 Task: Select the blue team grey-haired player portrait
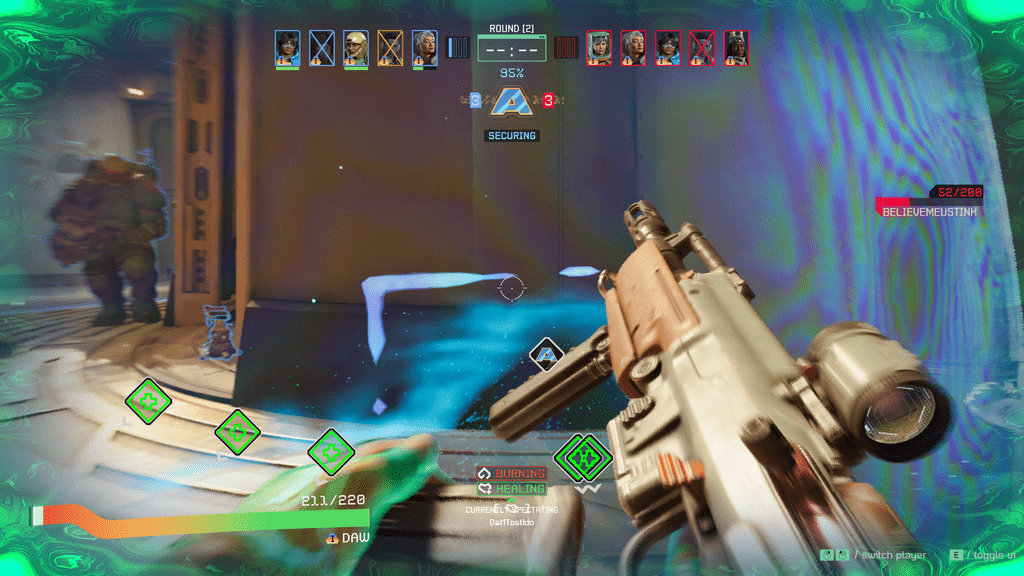point(424,48)
